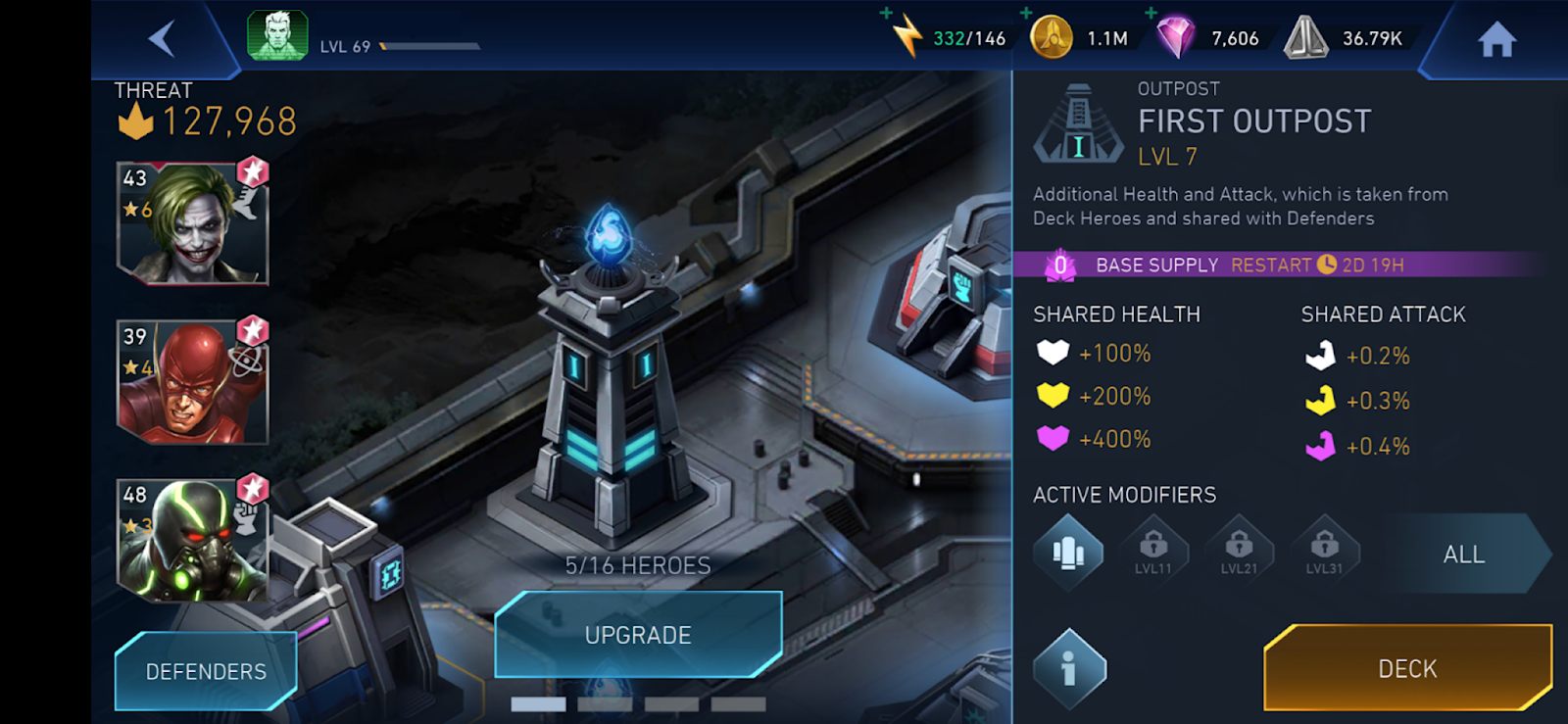The image size is (1568, 724).
Task: Open the Defenders panel
Action: tap(206, 671)
